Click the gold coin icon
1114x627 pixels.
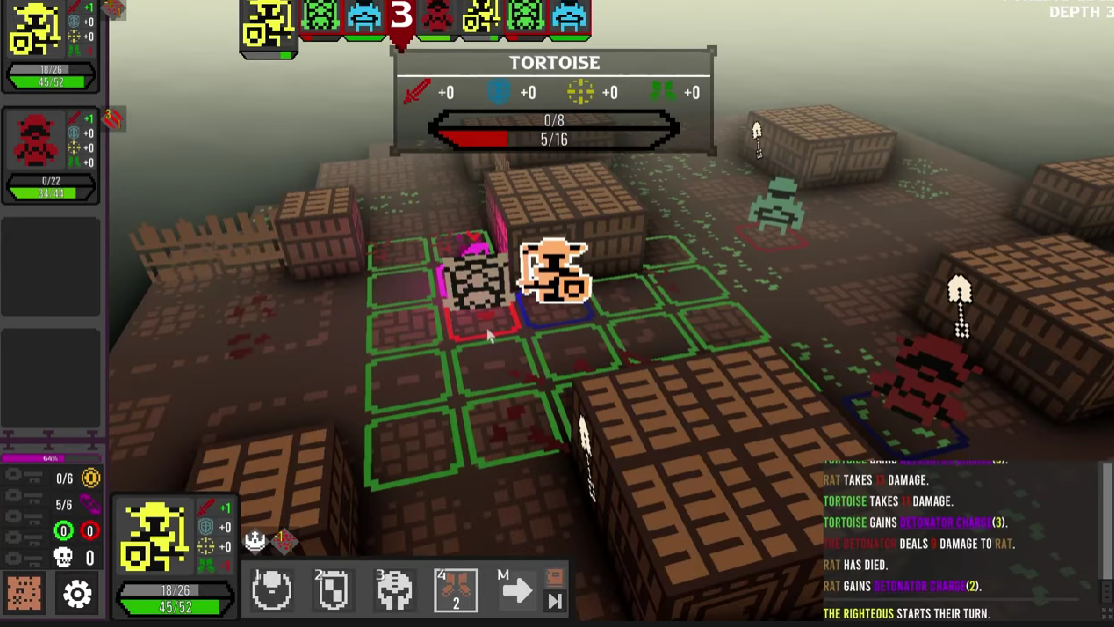(x=91, y=479)
